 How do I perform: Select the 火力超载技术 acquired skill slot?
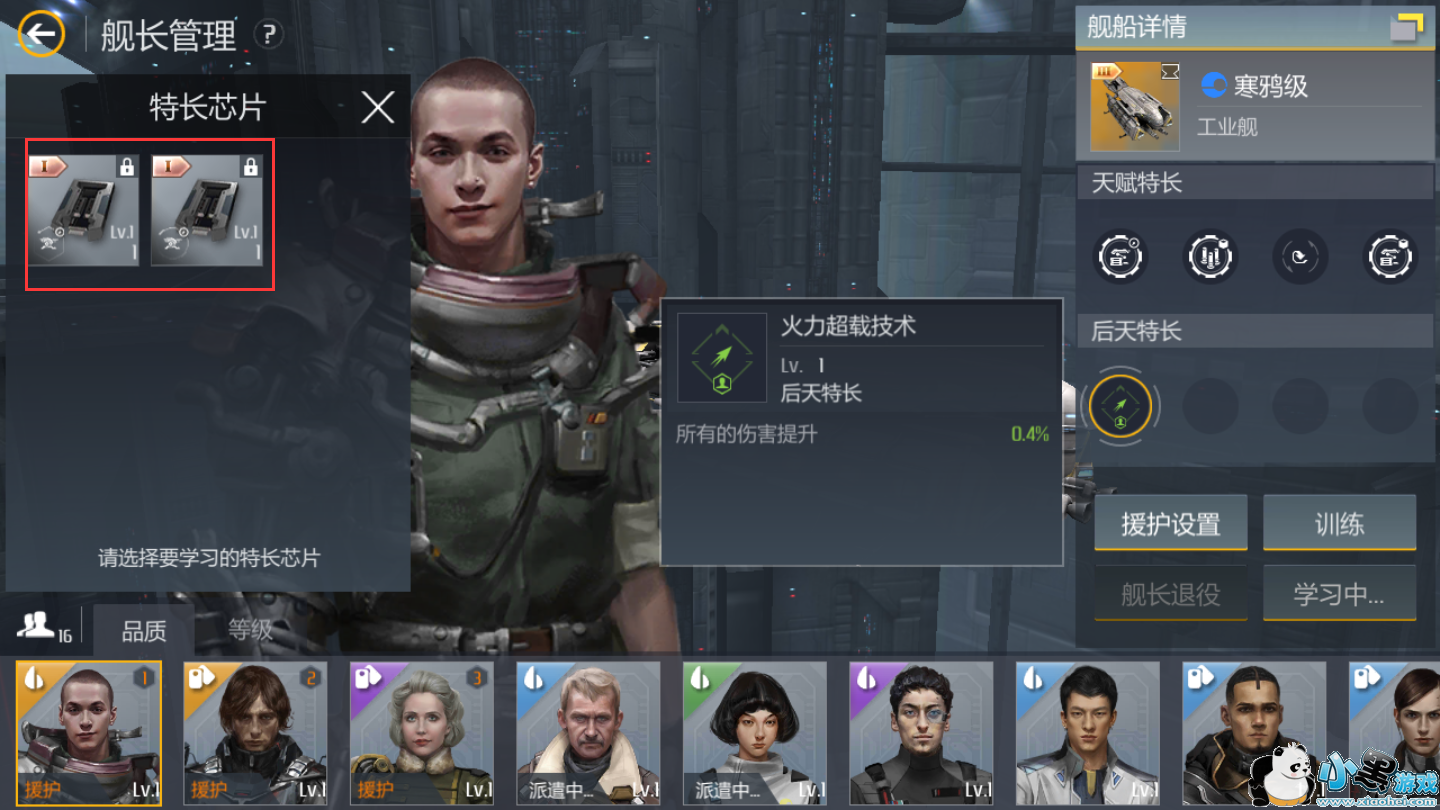[x=1120, y=406]
